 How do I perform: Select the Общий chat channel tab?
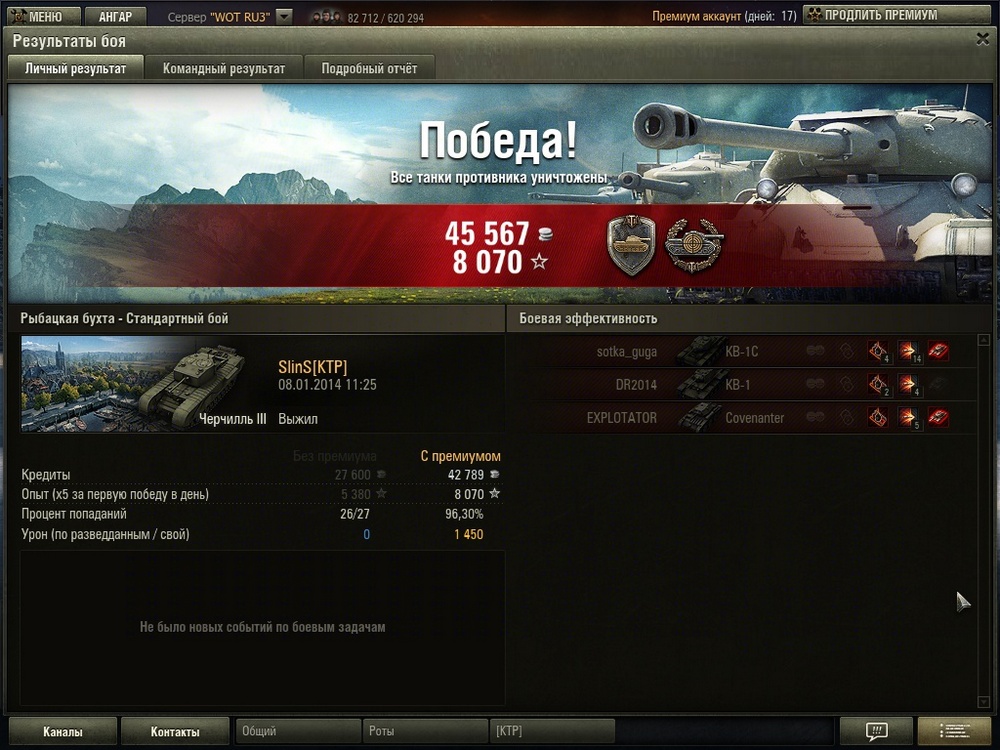(x=297, y=732)
